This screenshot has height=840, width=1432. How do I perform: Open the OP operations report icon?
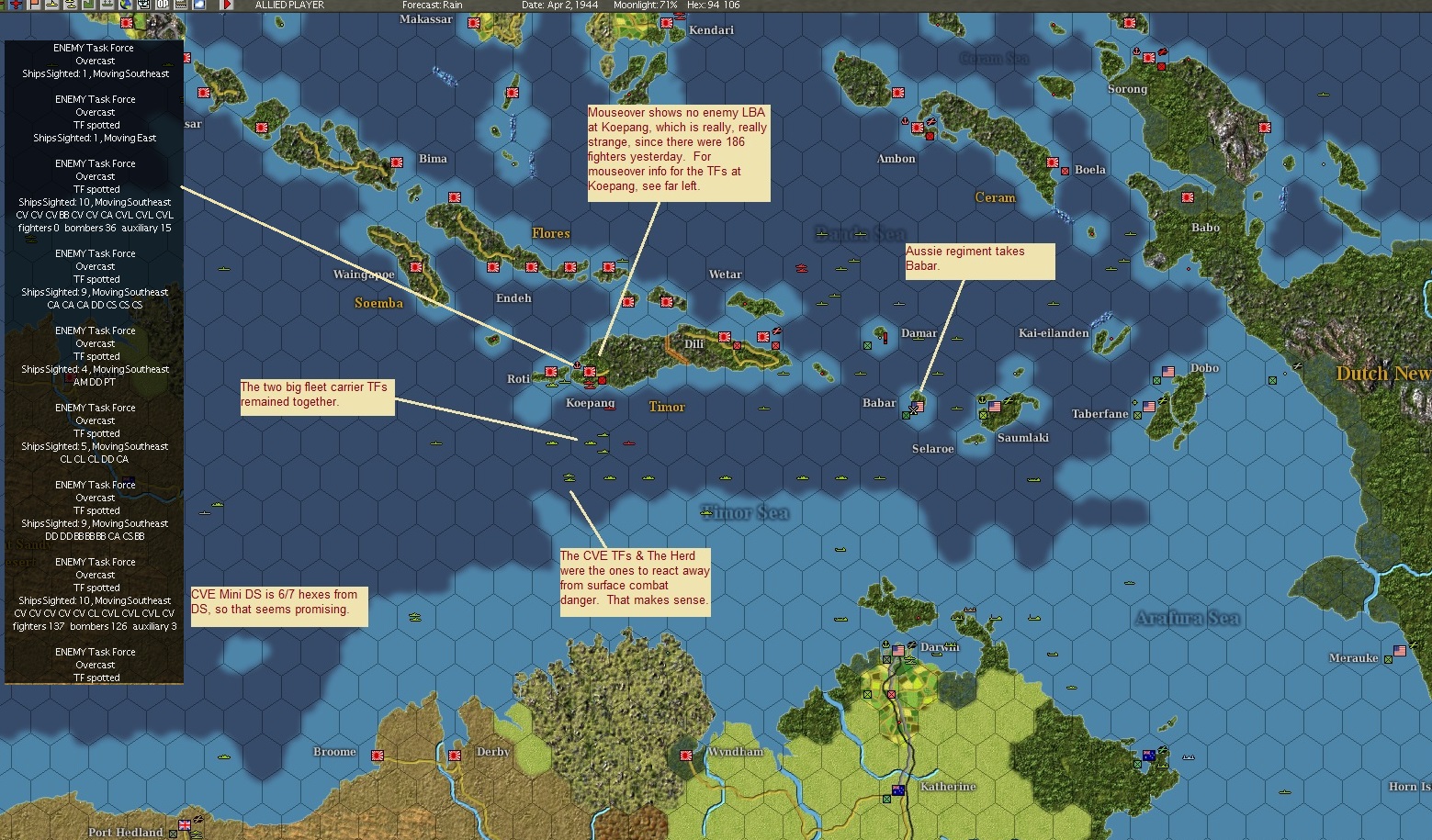[x=163, y=6]
